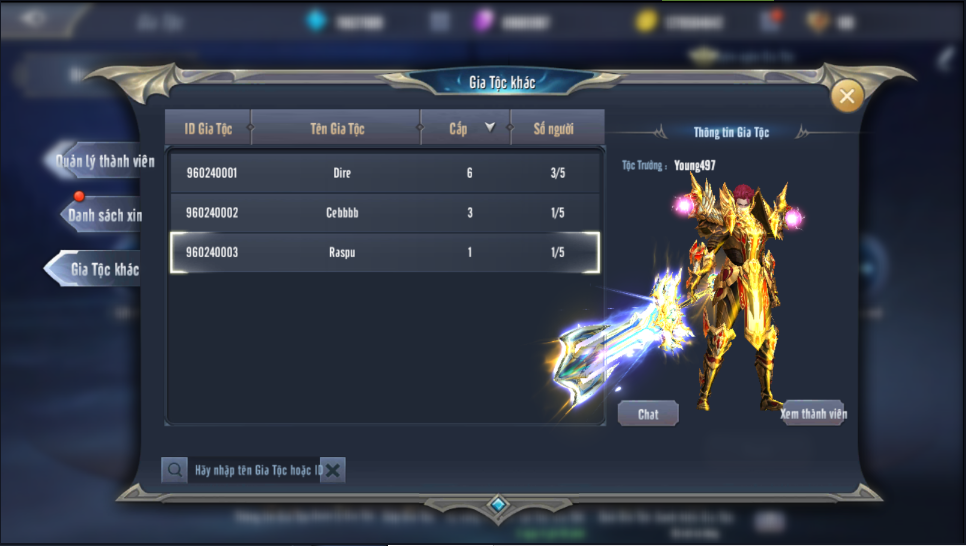The image size is (966, 546).
Task: Open Xem thành viên member list
Action: click(x=813, y=414)
